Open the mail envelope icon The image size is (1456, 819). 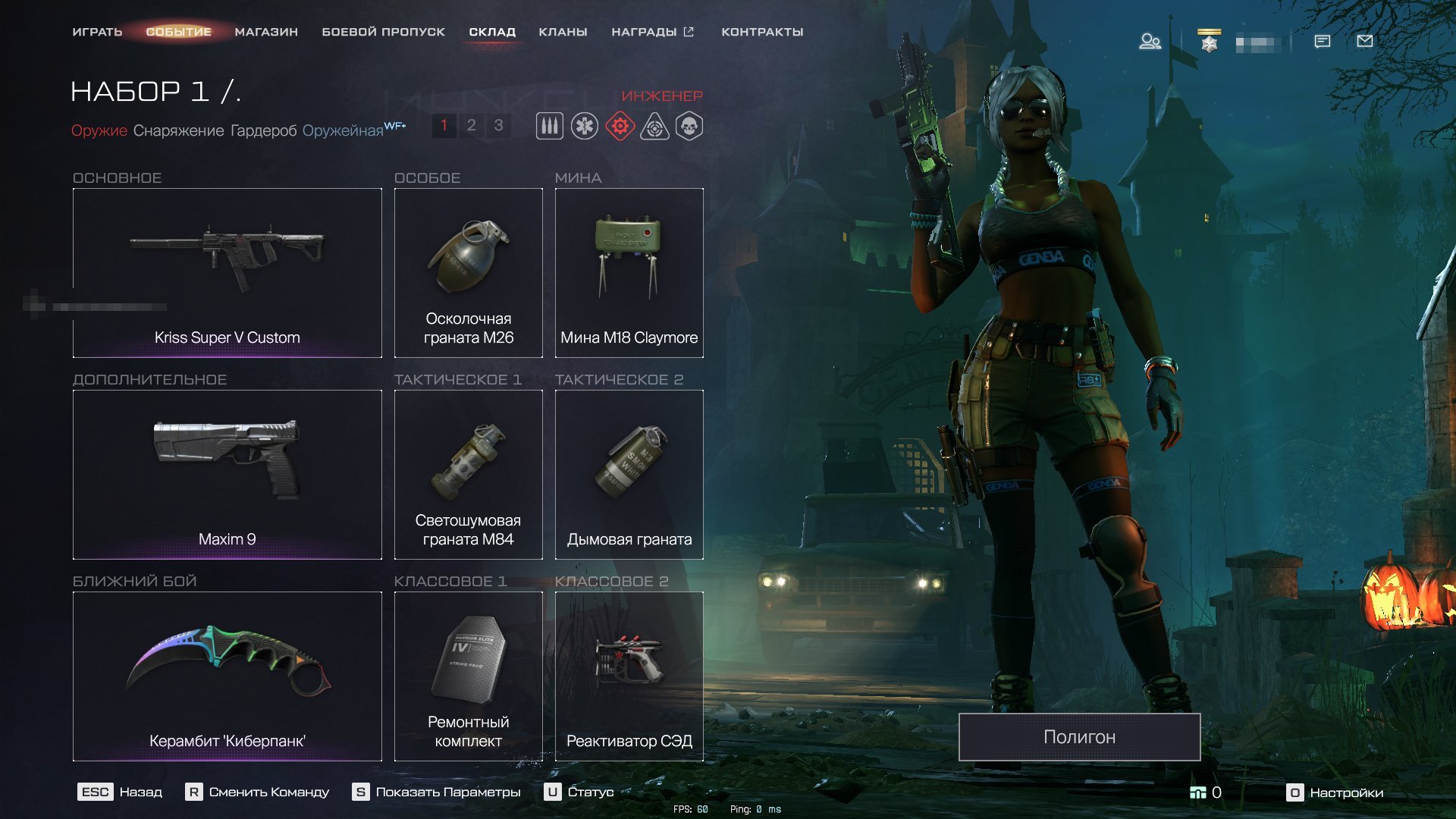point(1364,41)
